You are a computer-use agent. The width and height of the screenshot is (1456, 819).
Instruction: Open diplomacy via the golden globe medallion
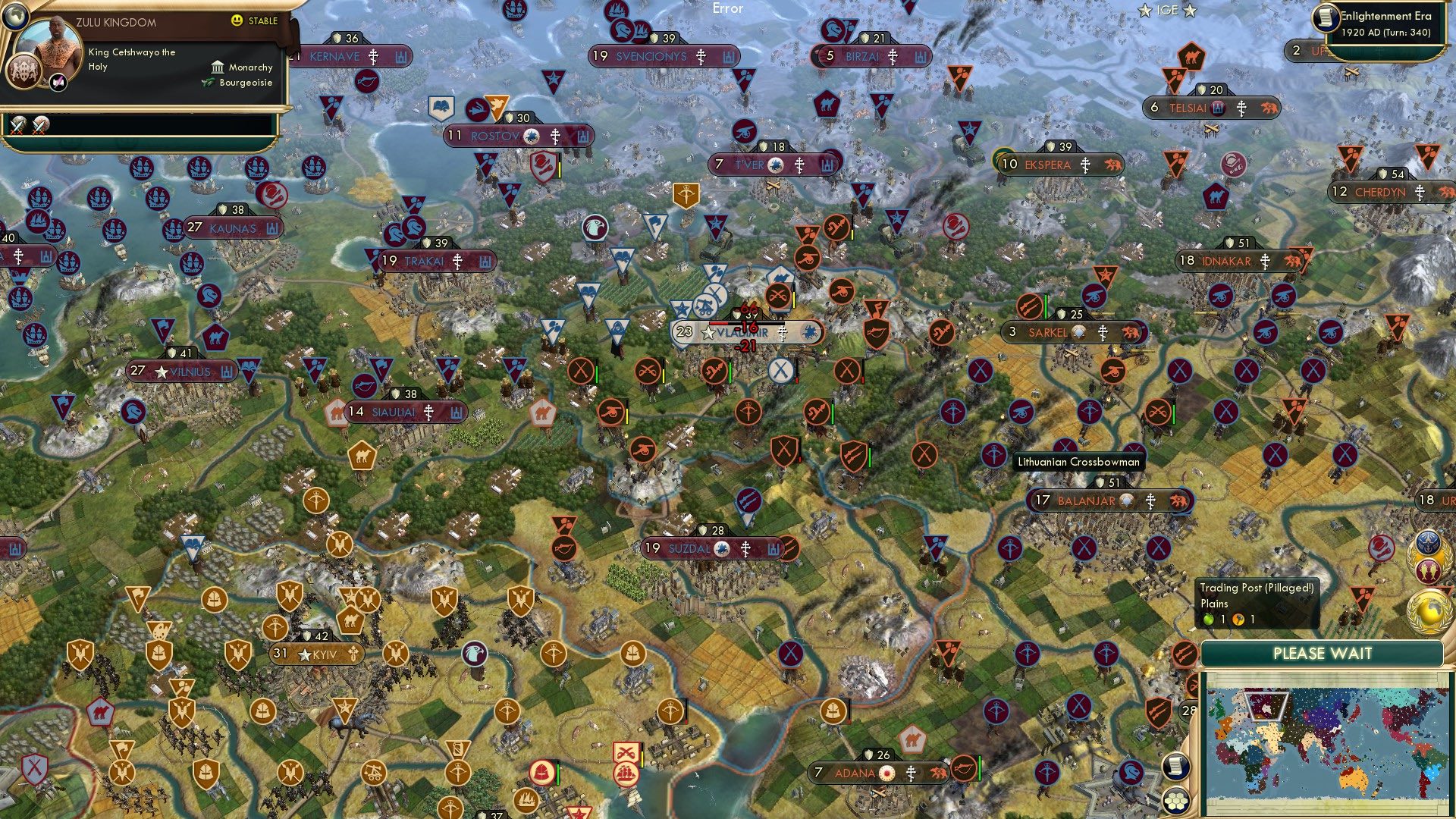1428,610
